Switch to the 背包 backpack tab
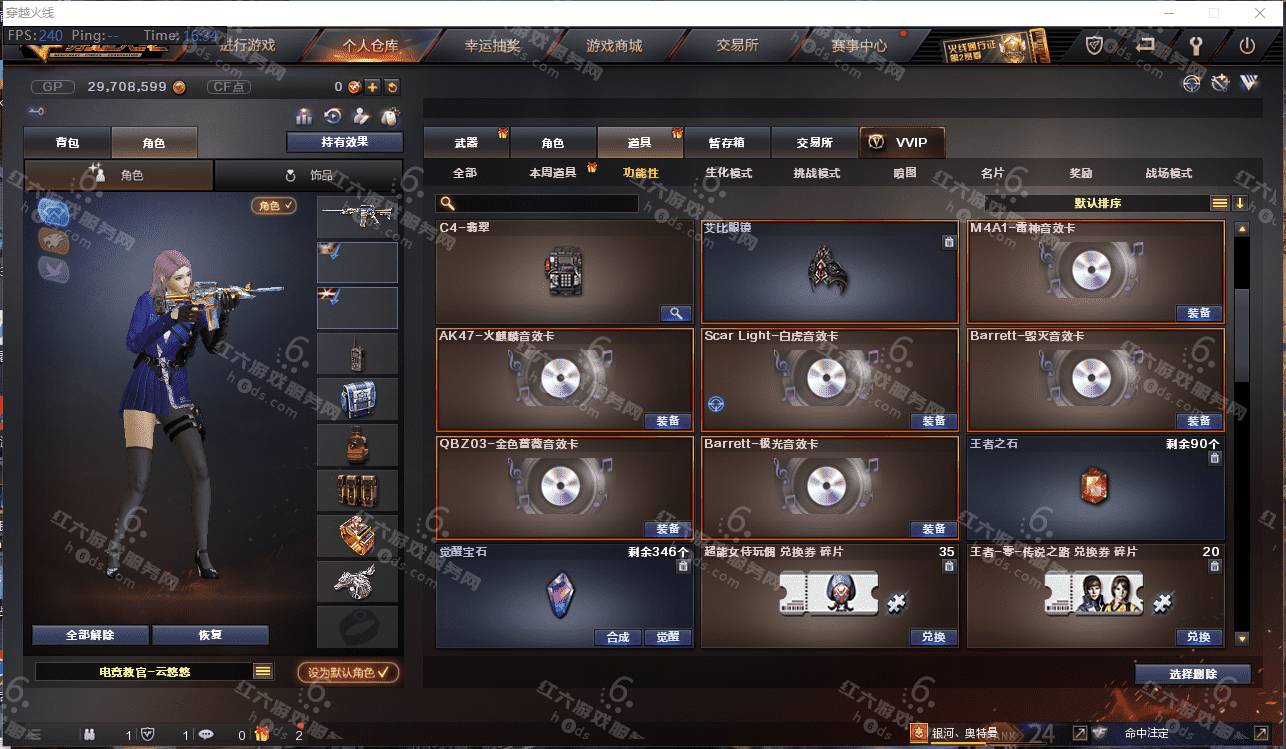The width and height of the screenshot is (1286, 749). pos(67,143)
